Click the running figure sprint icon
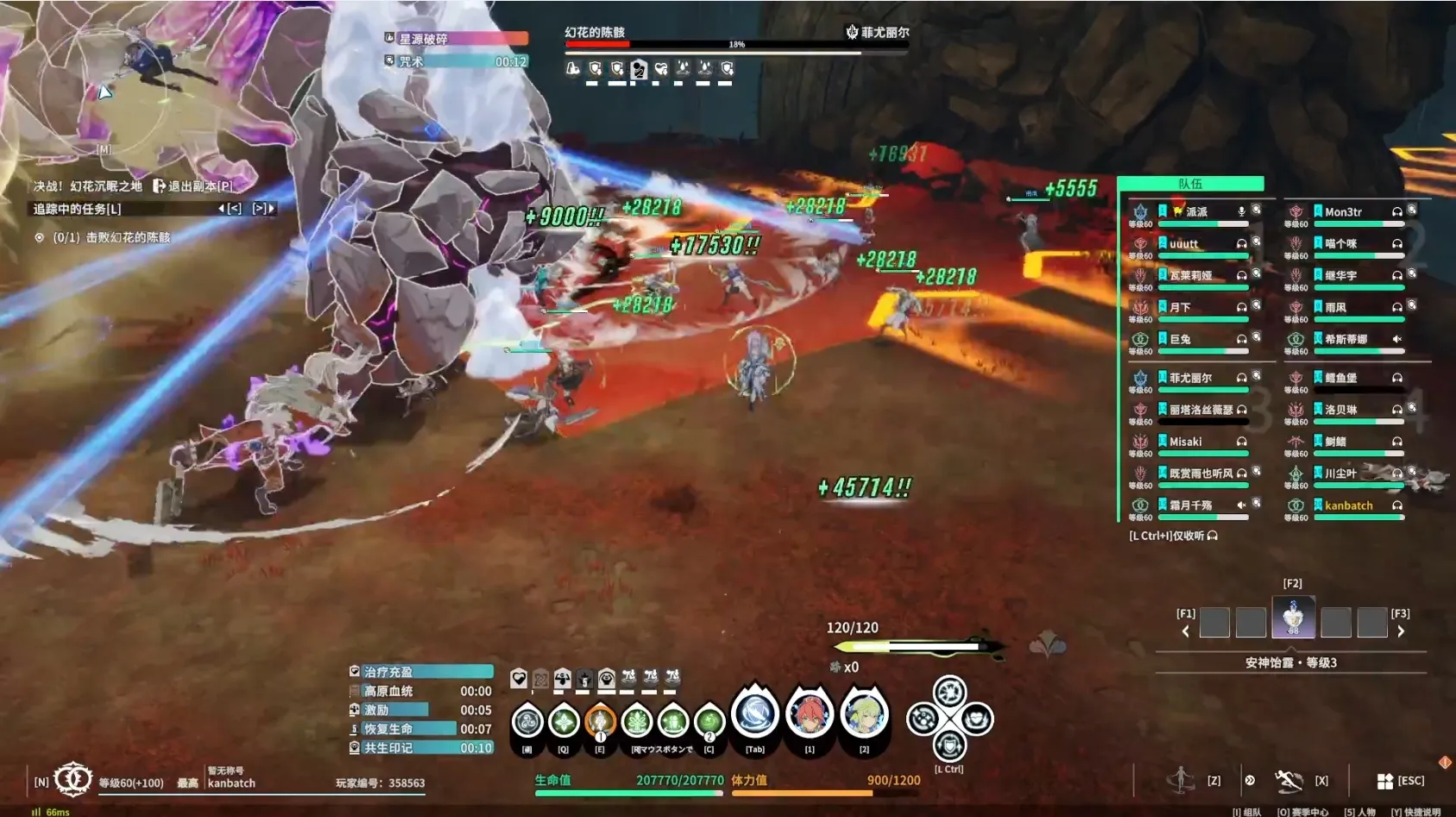Image resolution: width=1456 pixels, height=817 pixels. tap(1288, 781)
